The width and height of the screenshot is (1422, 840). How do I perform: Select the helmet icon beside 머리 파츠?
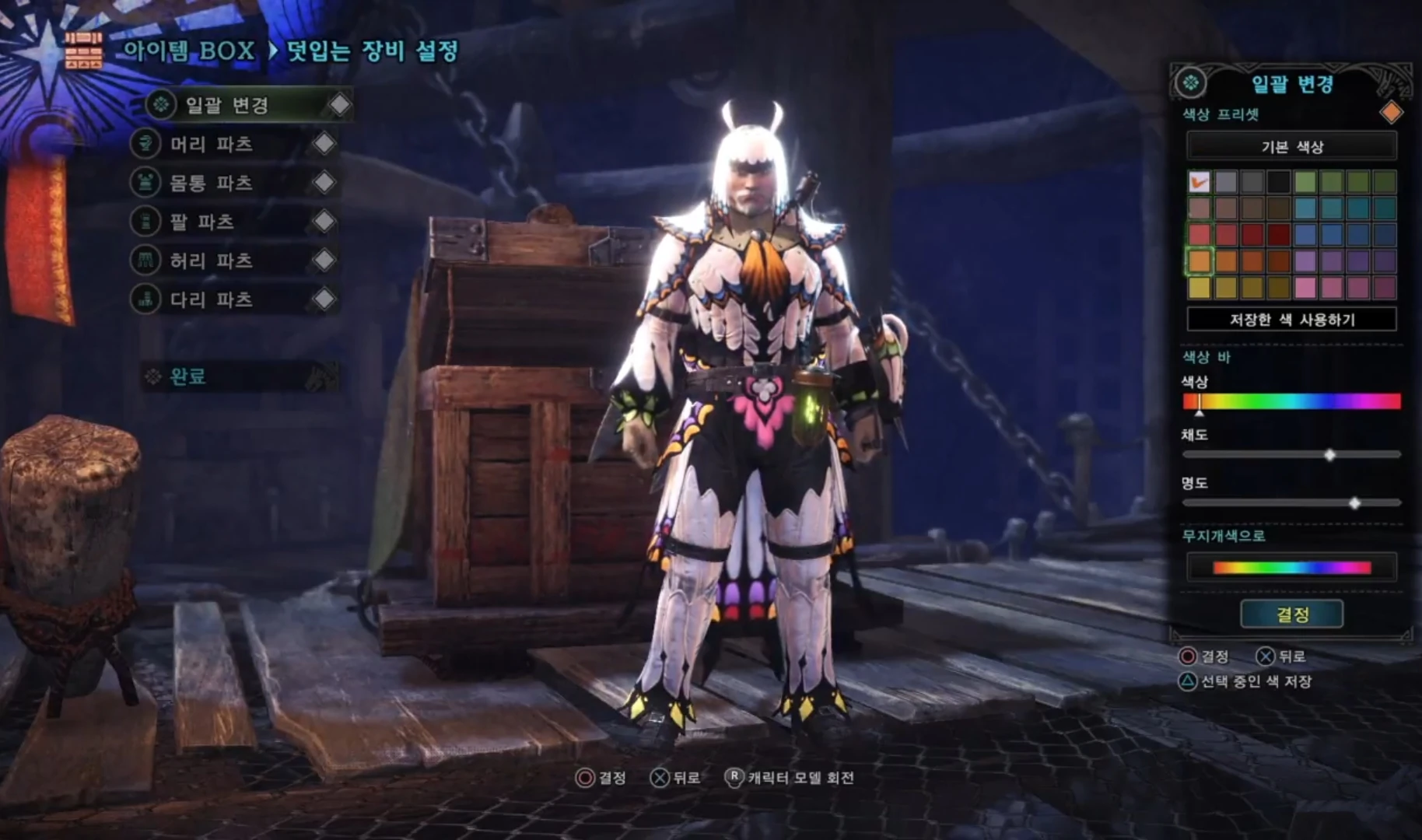pos(147,144)
